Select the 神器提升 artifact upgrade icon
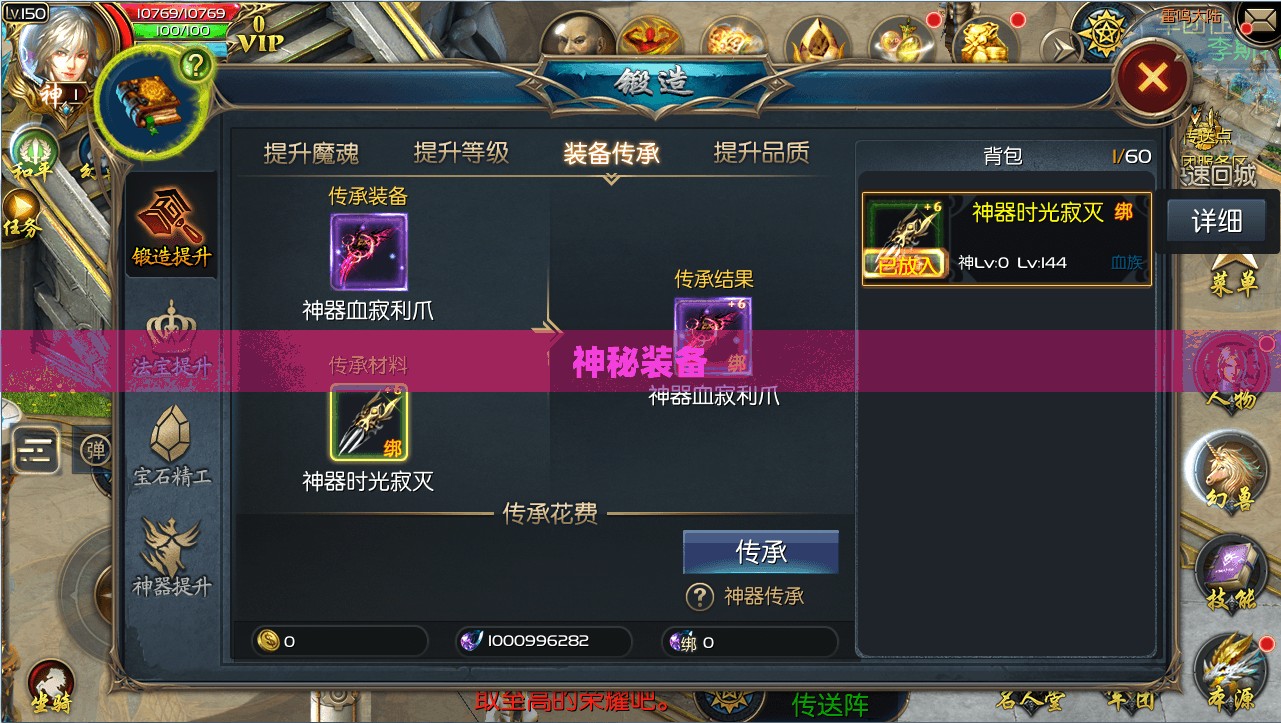 [171, 552]
